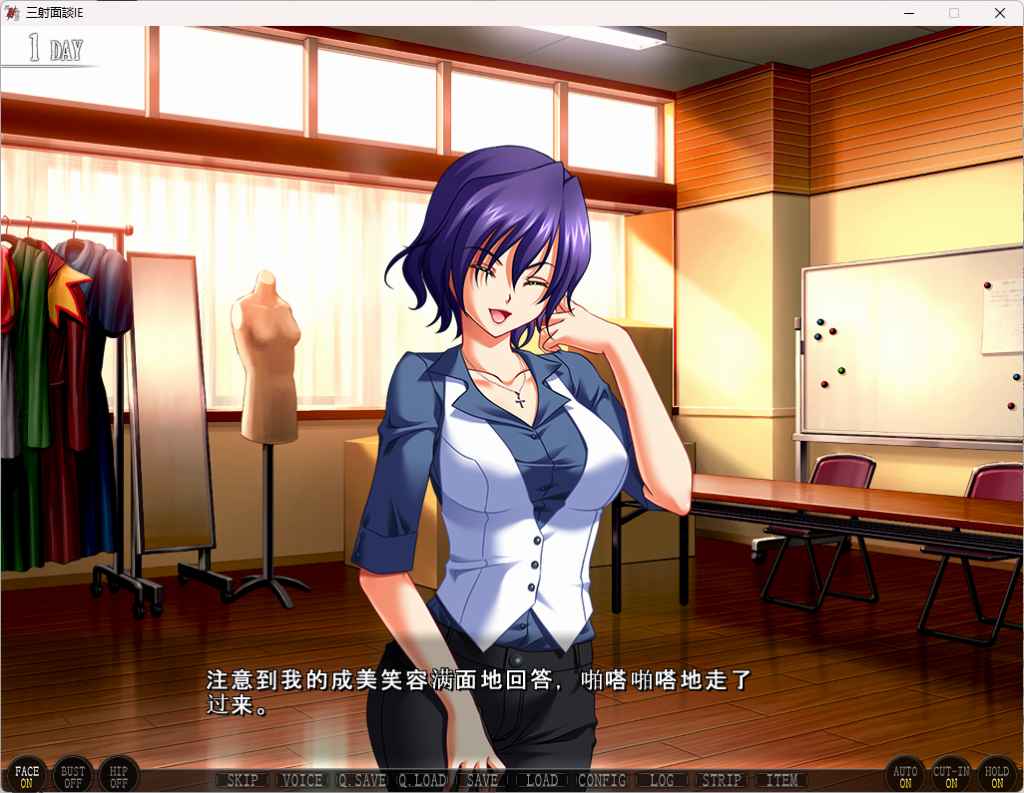The width and height of the screenshot is (1024, 793).
Task: Open the ITEM menu
Action: pos(782,780)
